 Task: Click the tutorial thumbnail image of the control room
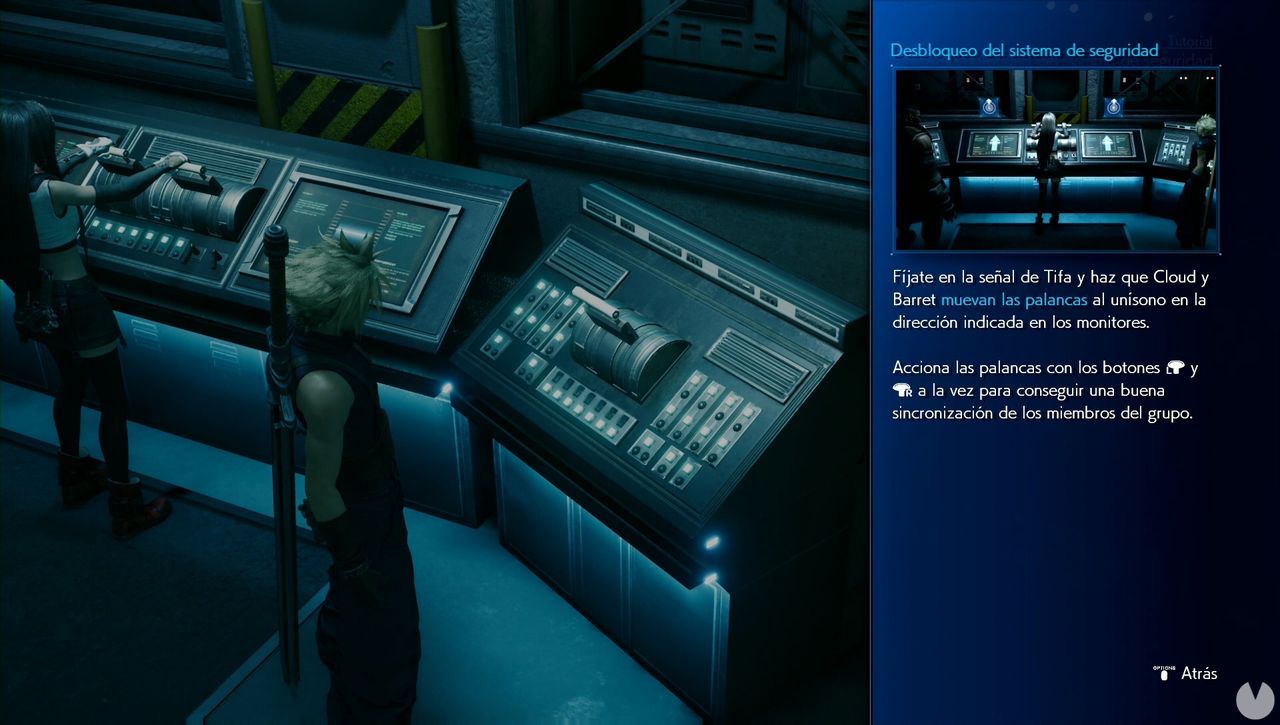1055,160
